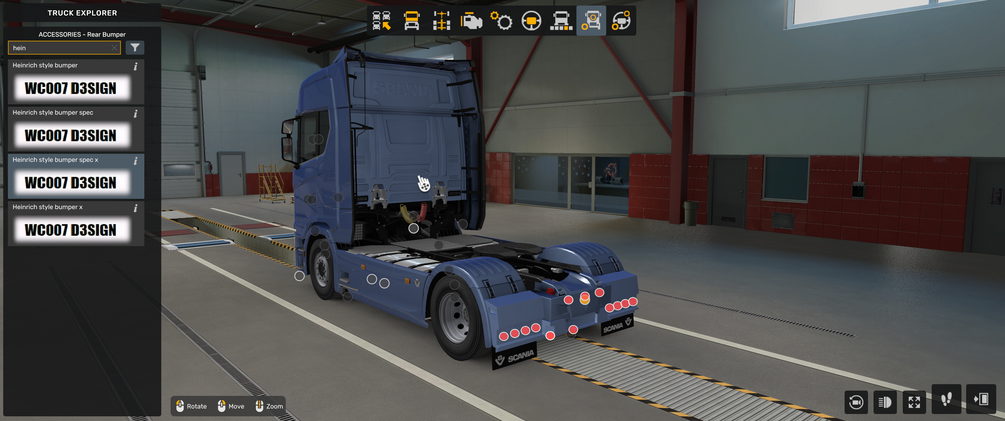
Task: Switch to the cabin category icon
Action: click(x=411, y=21)
